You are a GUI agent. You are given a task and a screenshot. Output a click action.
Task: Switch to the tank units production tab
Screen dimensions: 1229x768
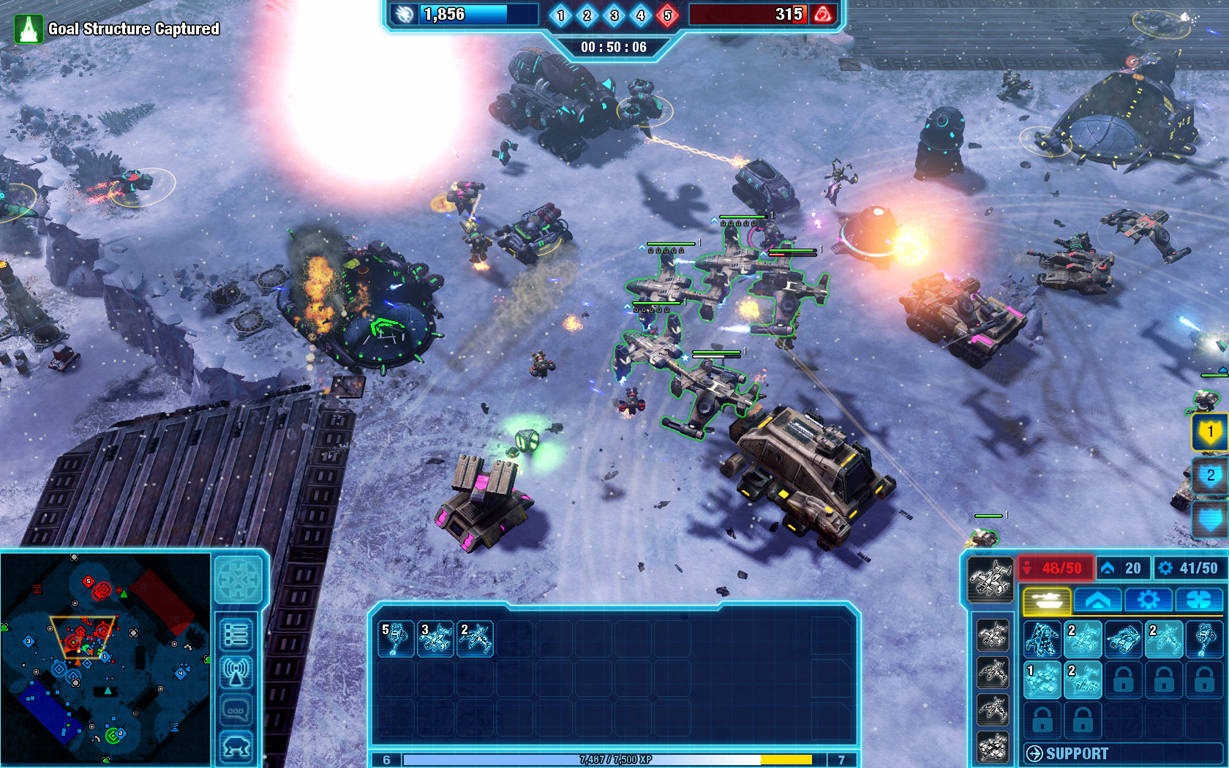(1047, 600)
